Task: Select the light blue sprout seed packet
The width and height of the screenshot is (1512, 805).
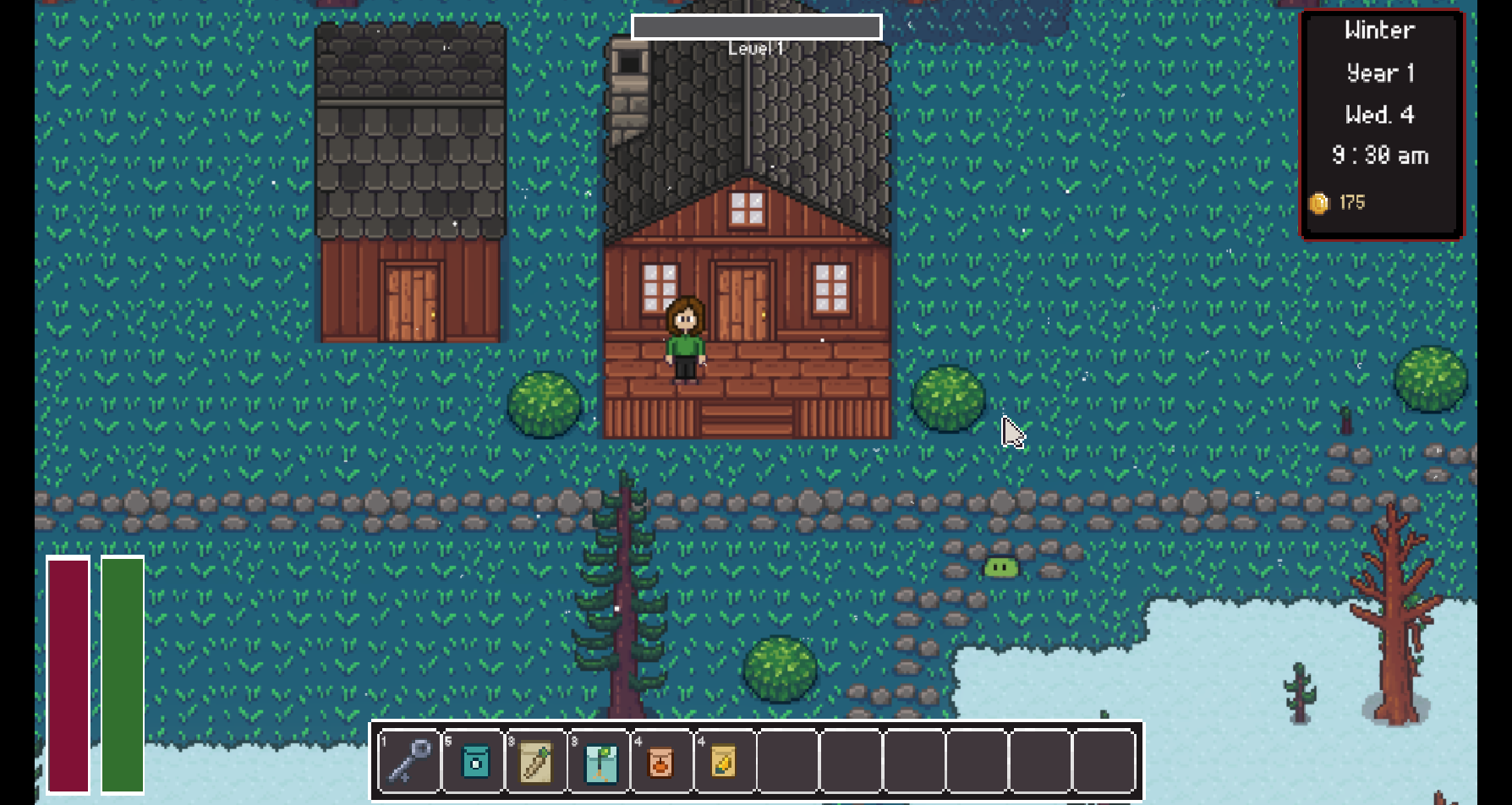Action: point(600,761)
